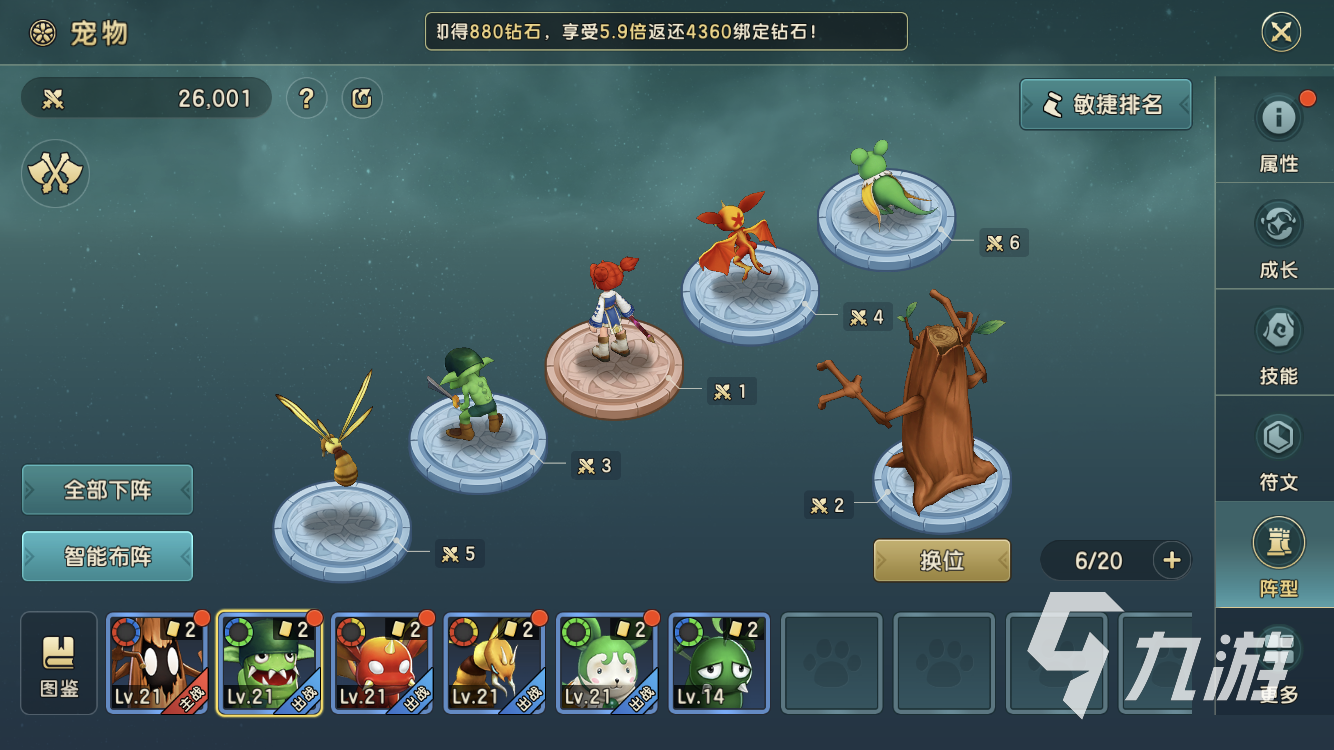Activate 智能布阵 smart formation
Image resolution: width=1334 pixels, height=750 pixels.
pyautogui.click(x=107, y=556)
